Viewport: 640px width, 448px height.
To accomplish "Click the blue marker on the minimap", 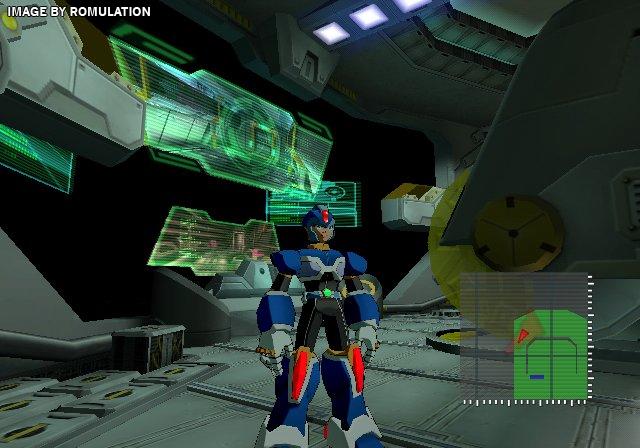I will click(x=536, y=377).
